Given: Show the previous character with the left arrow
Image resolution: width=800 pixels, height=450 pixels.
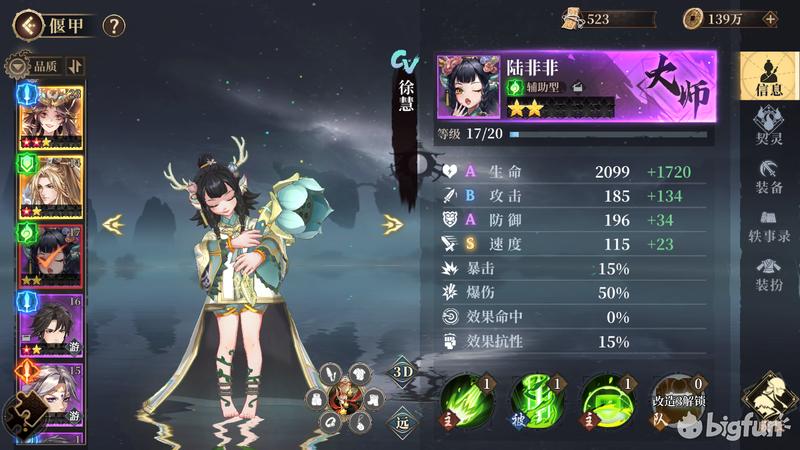Looking at the screenshot, I should point(113,225).
